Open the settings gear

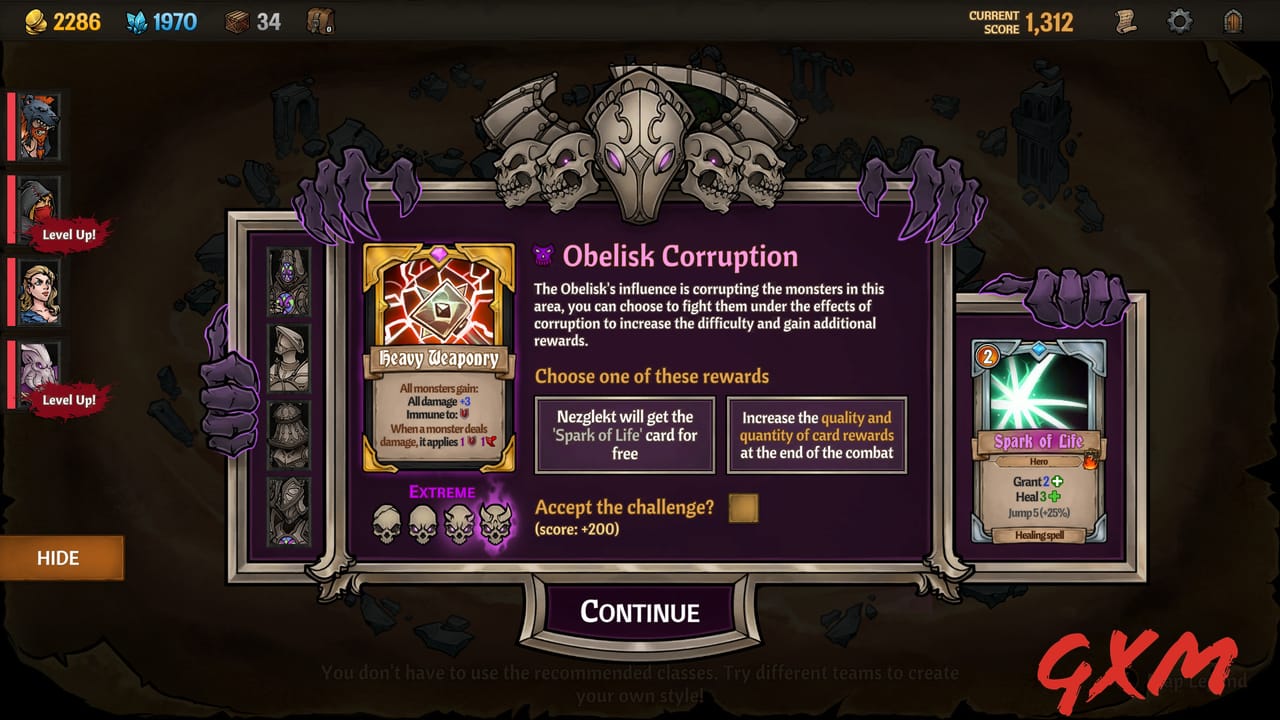1178,21
